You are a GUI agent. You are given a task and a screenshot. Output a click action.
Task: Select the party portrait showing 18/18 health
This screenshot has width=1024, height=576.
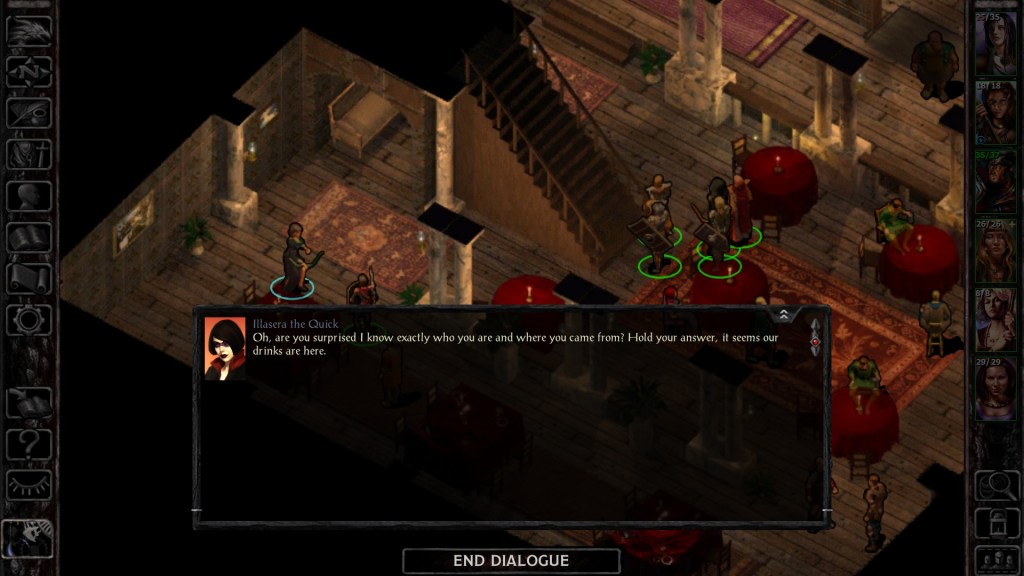click(x=995, y=113)
